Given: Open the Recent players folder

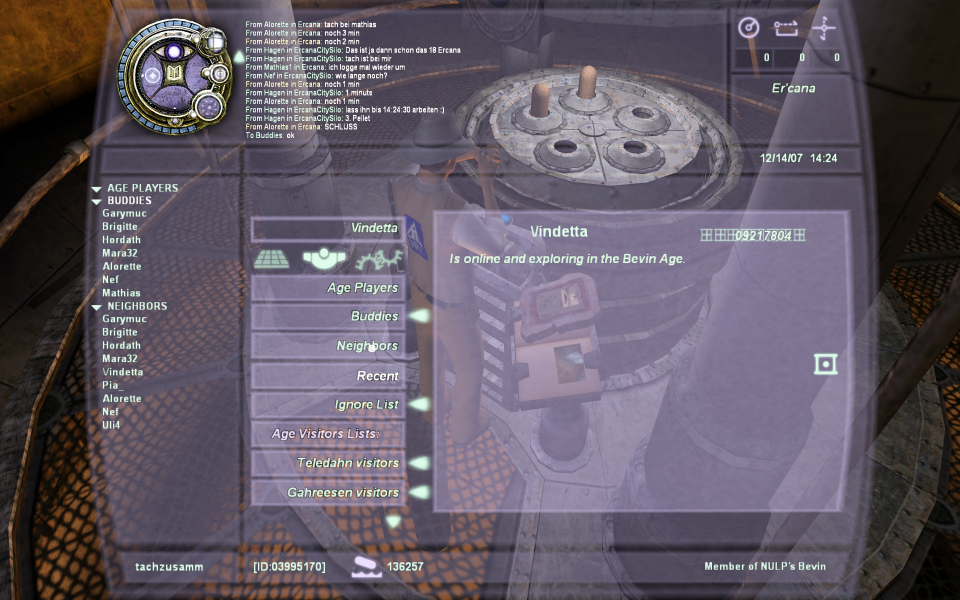Looking at the screenshot, I should click(x=328, y=376).
